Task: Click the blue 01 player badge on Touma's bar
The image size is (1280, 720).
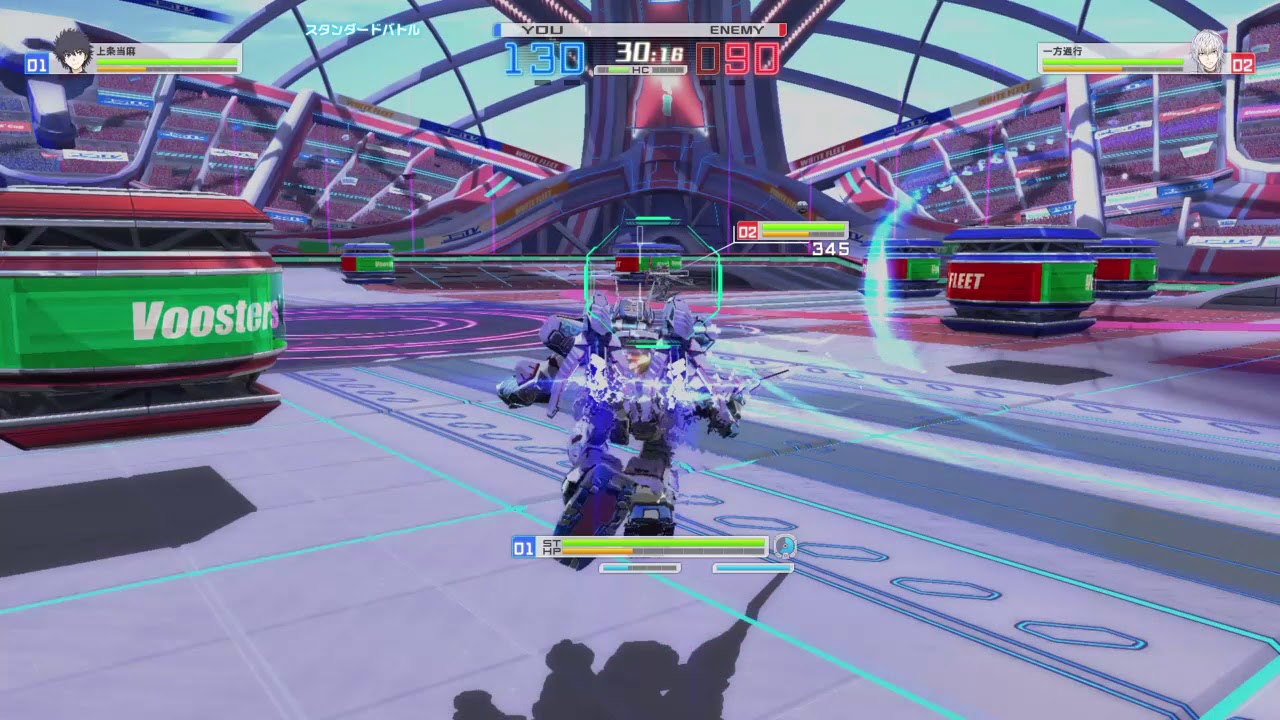Action: coord(35,64)
